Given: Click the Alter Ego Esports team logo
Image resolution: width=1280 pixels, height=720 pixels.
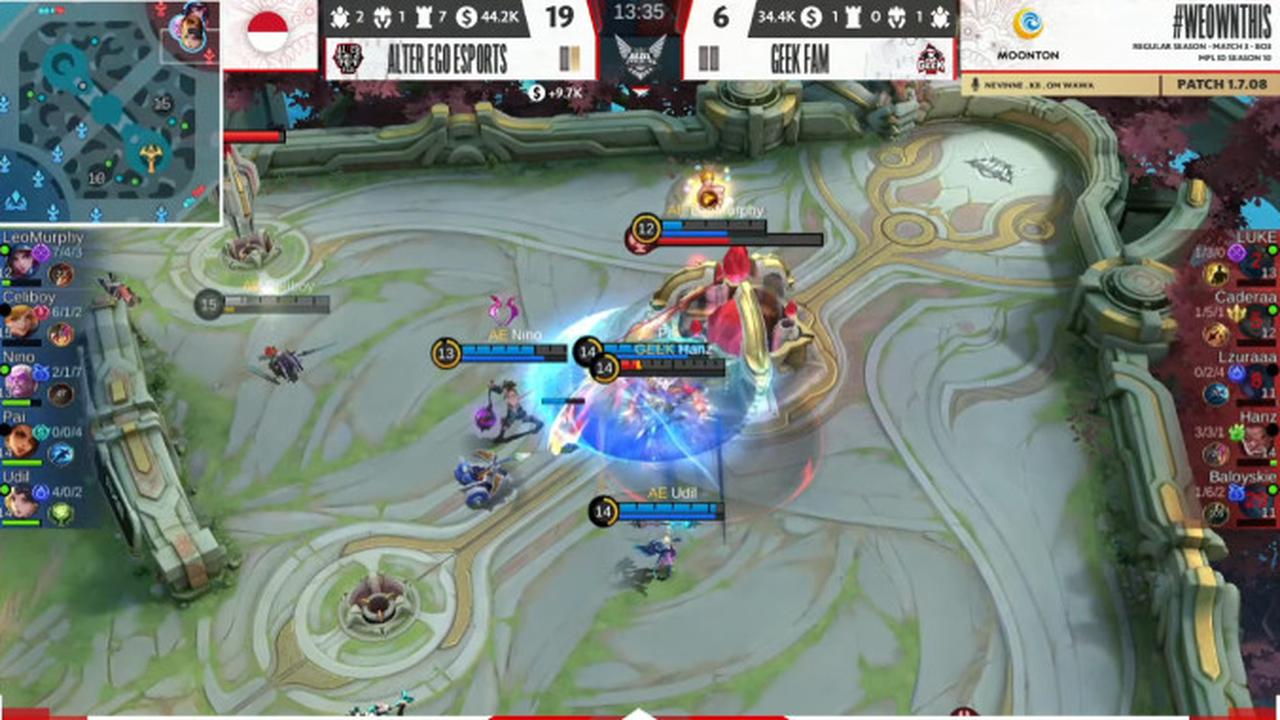Looking at the screenshot, I should [349, 56].
